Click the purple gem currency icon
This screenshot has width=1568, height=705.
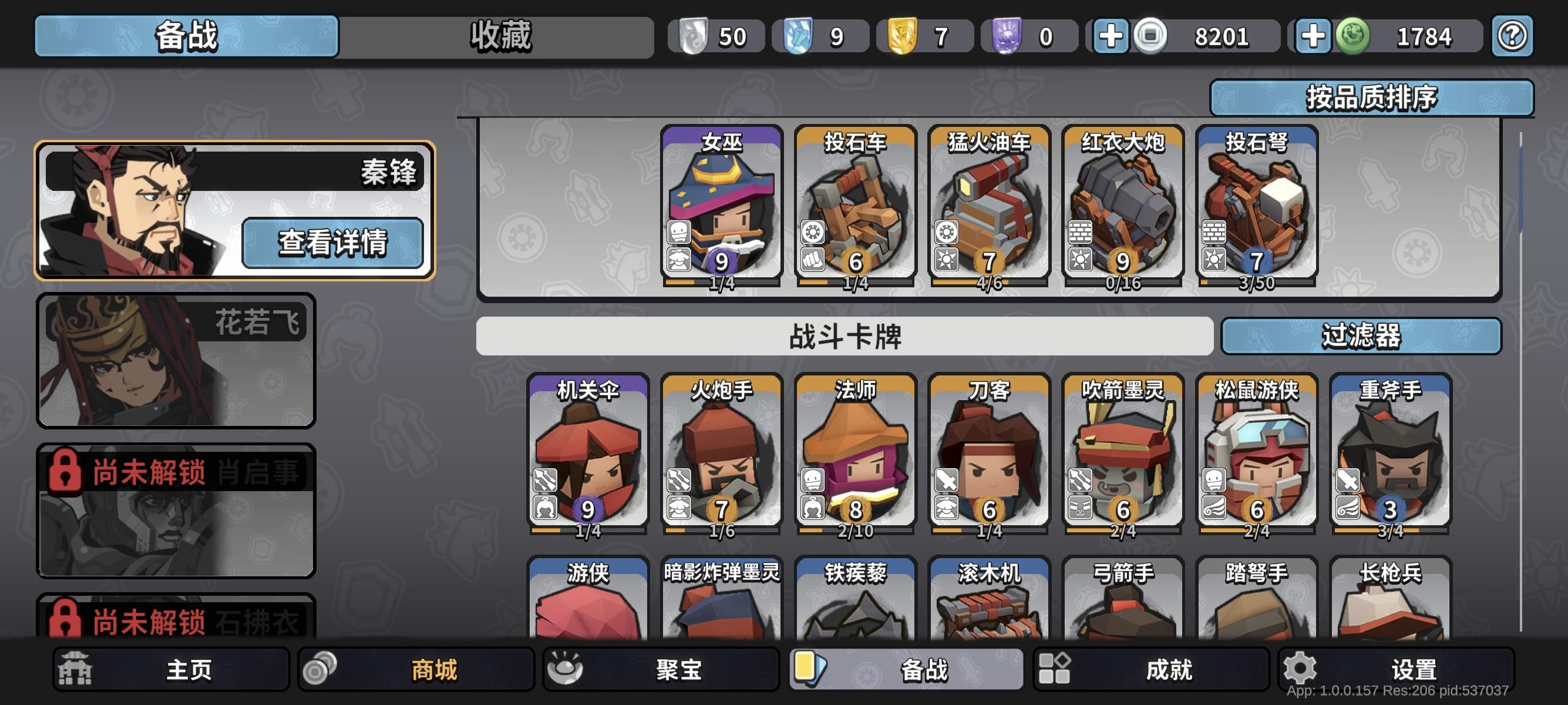[1008, 36]
